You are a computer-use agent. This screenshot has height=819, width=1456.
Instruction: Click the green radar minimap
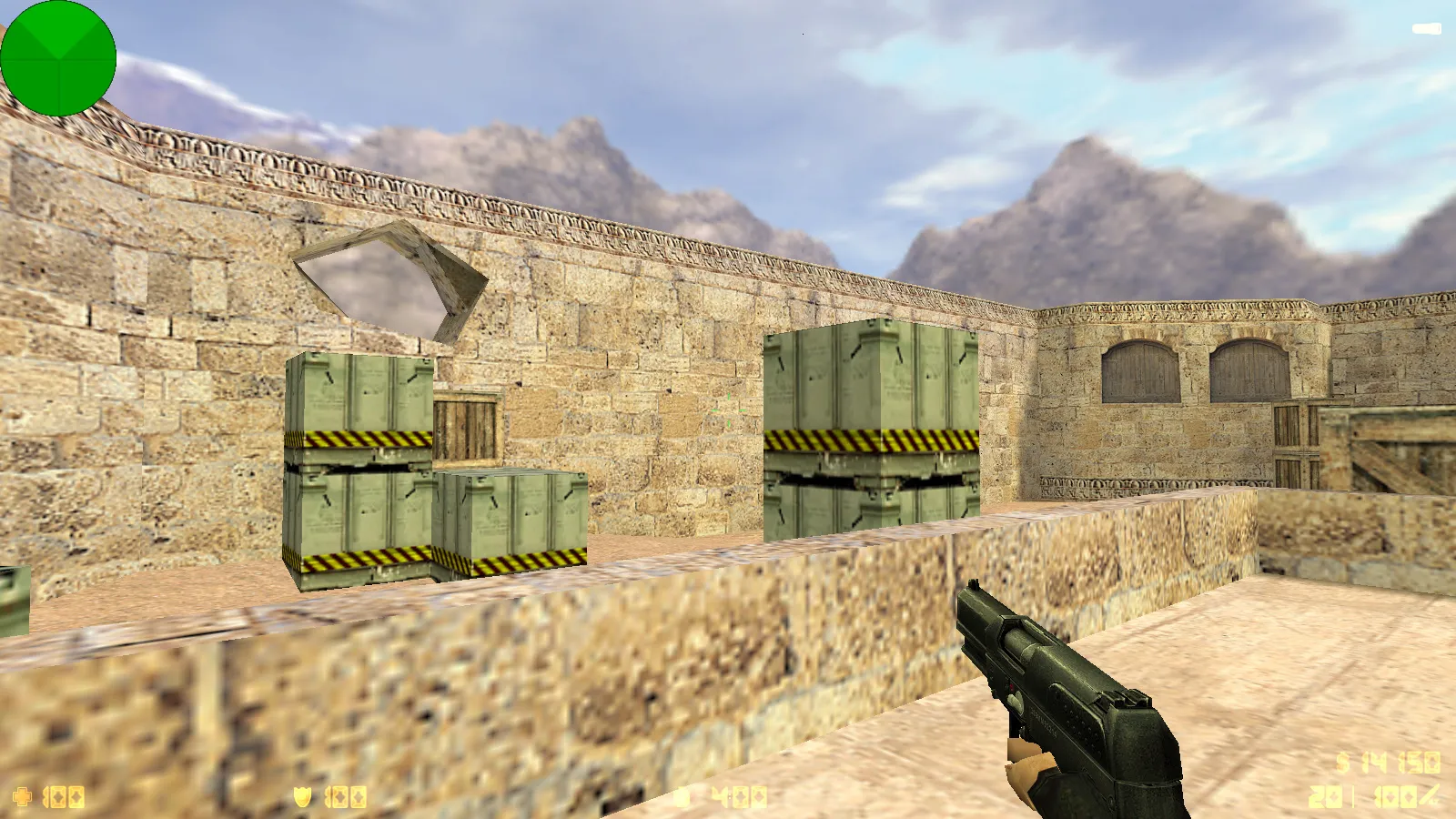(x=59, y=59)
